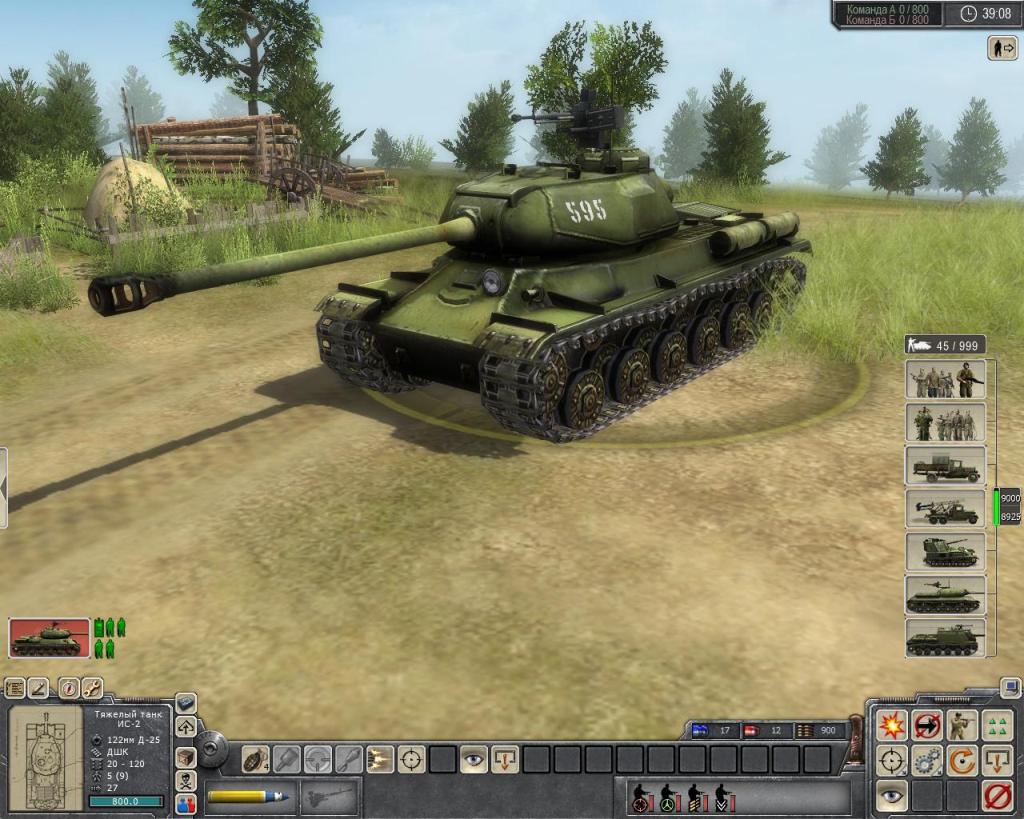Open the objectives list button

pos(15,688)
